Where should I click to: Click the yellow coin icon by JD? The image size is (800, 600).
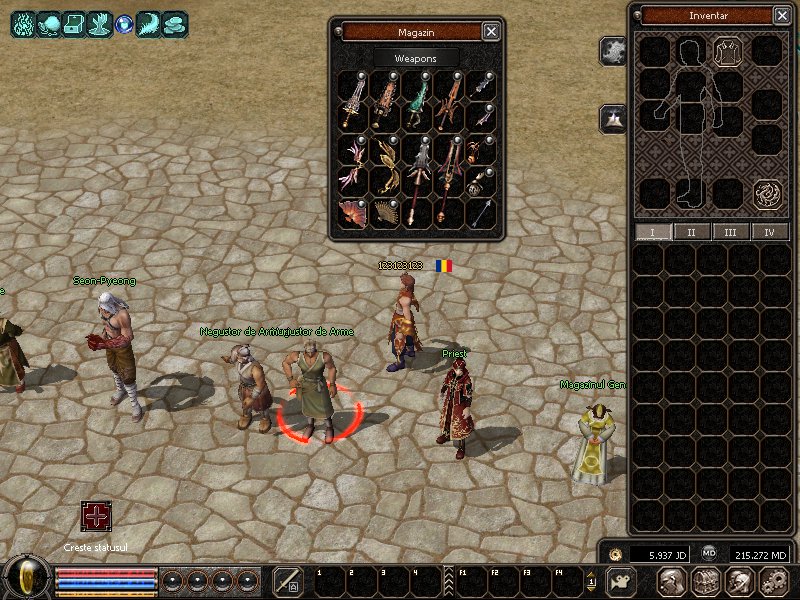tap(615, 553)
